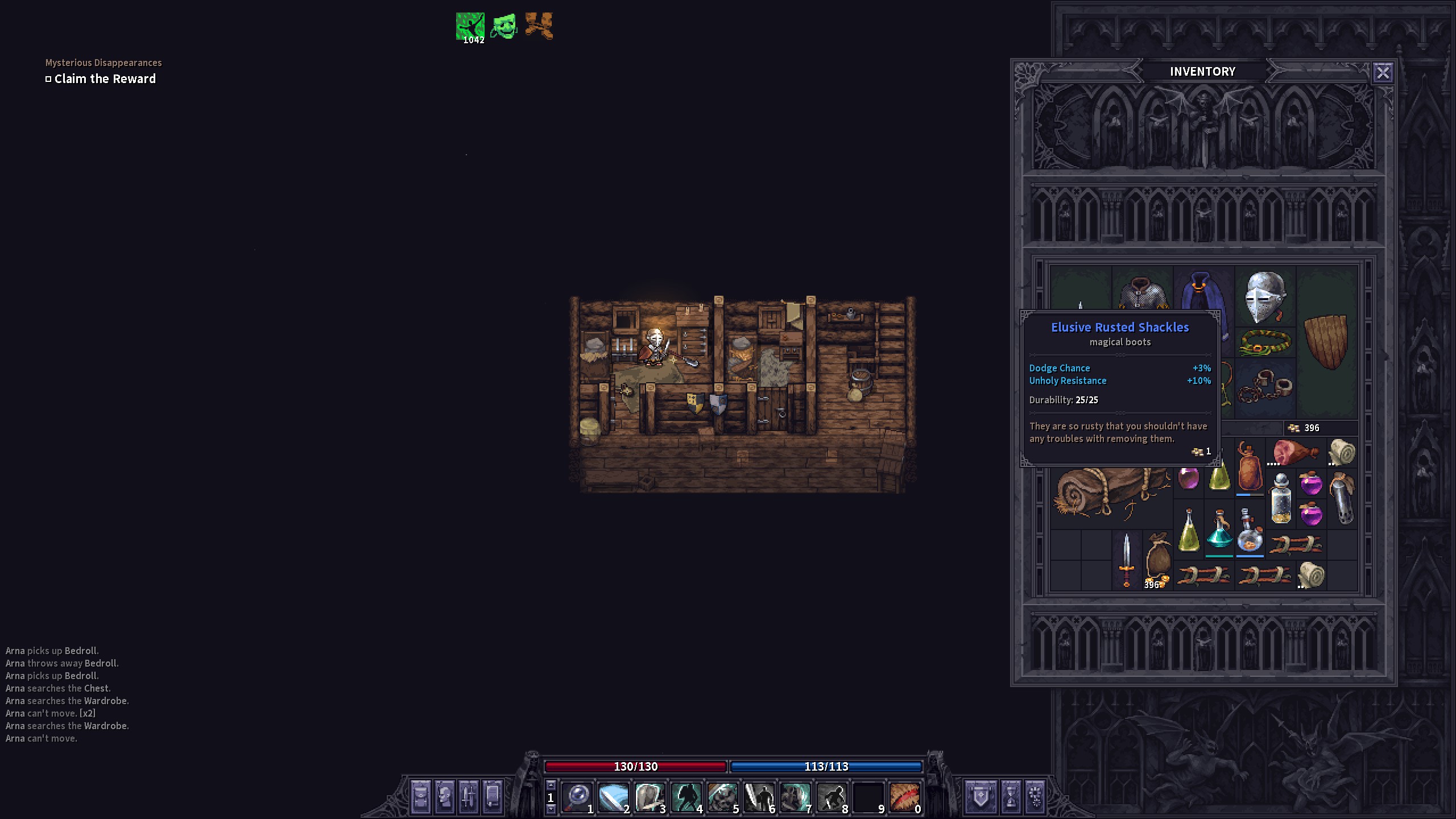1456x819 pixels.
Task: Select the examine magnifier skill in hotbar slot 1
Action: coord(577,796)
